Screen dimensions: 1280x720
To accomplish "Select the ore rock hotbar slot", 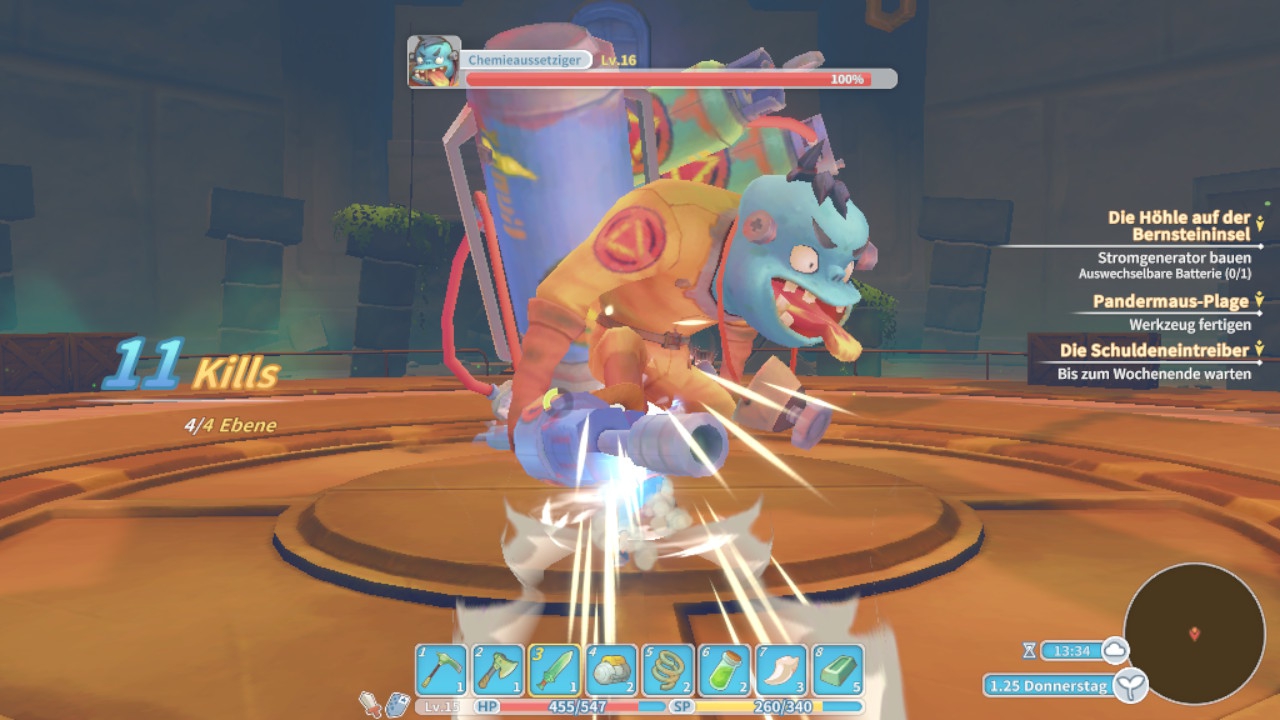I will click(x=611, y=670).
